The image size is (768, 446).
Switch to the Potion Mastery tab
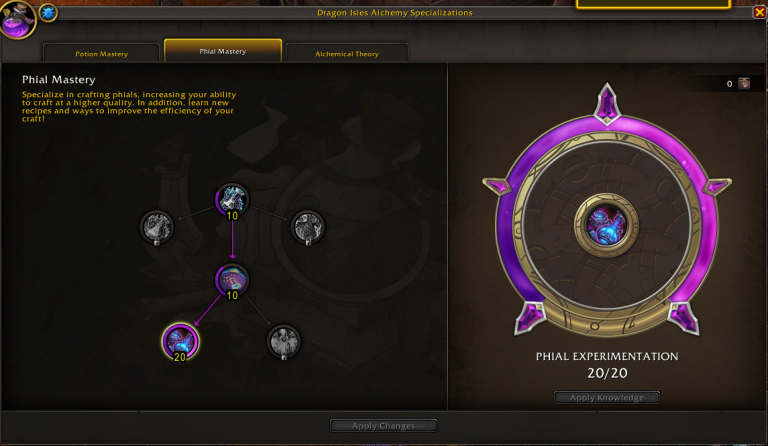coord(101,53)
